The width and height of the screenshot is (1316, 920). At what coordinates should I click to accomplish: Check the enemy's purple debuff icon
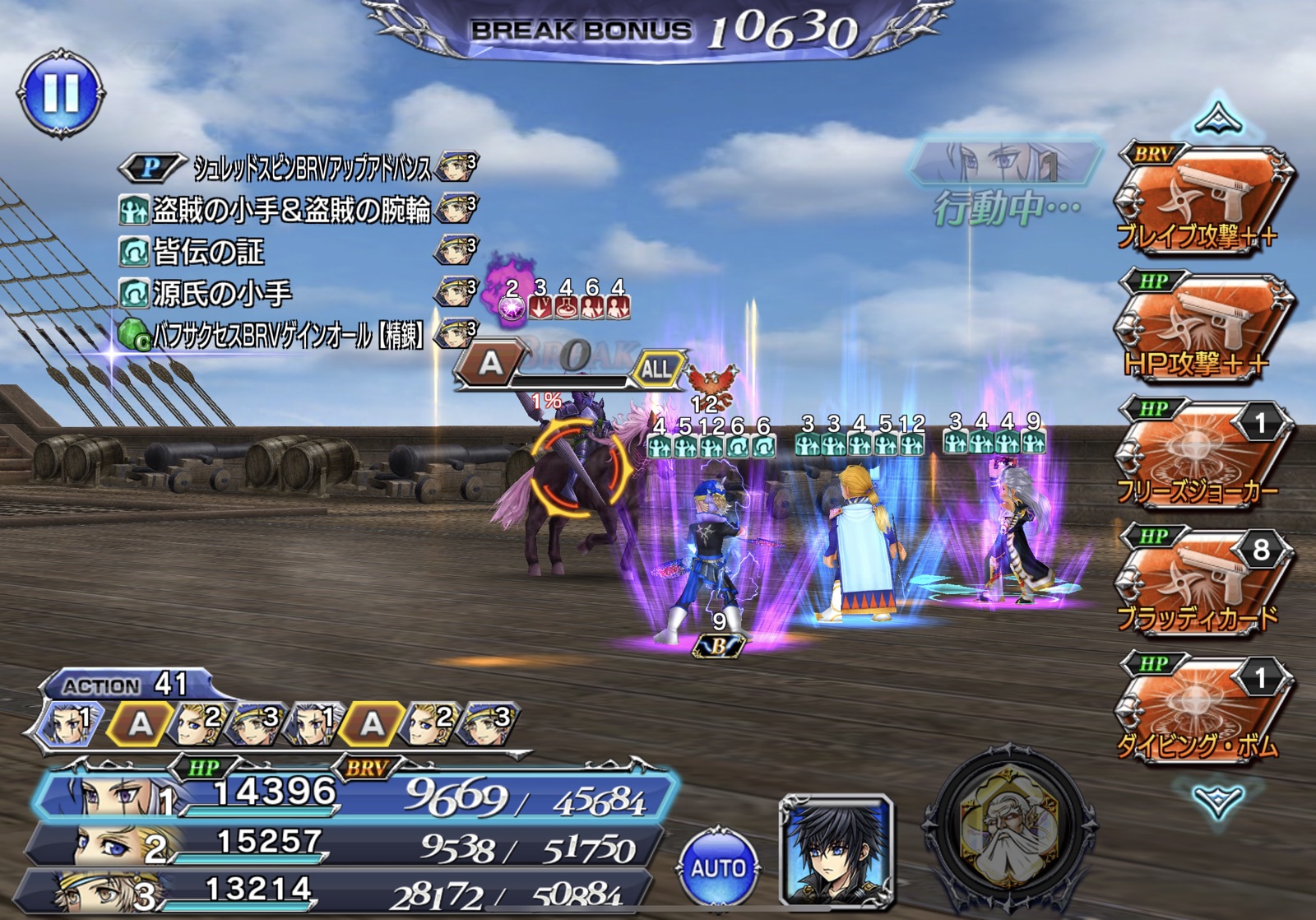[x=512, y=309]
